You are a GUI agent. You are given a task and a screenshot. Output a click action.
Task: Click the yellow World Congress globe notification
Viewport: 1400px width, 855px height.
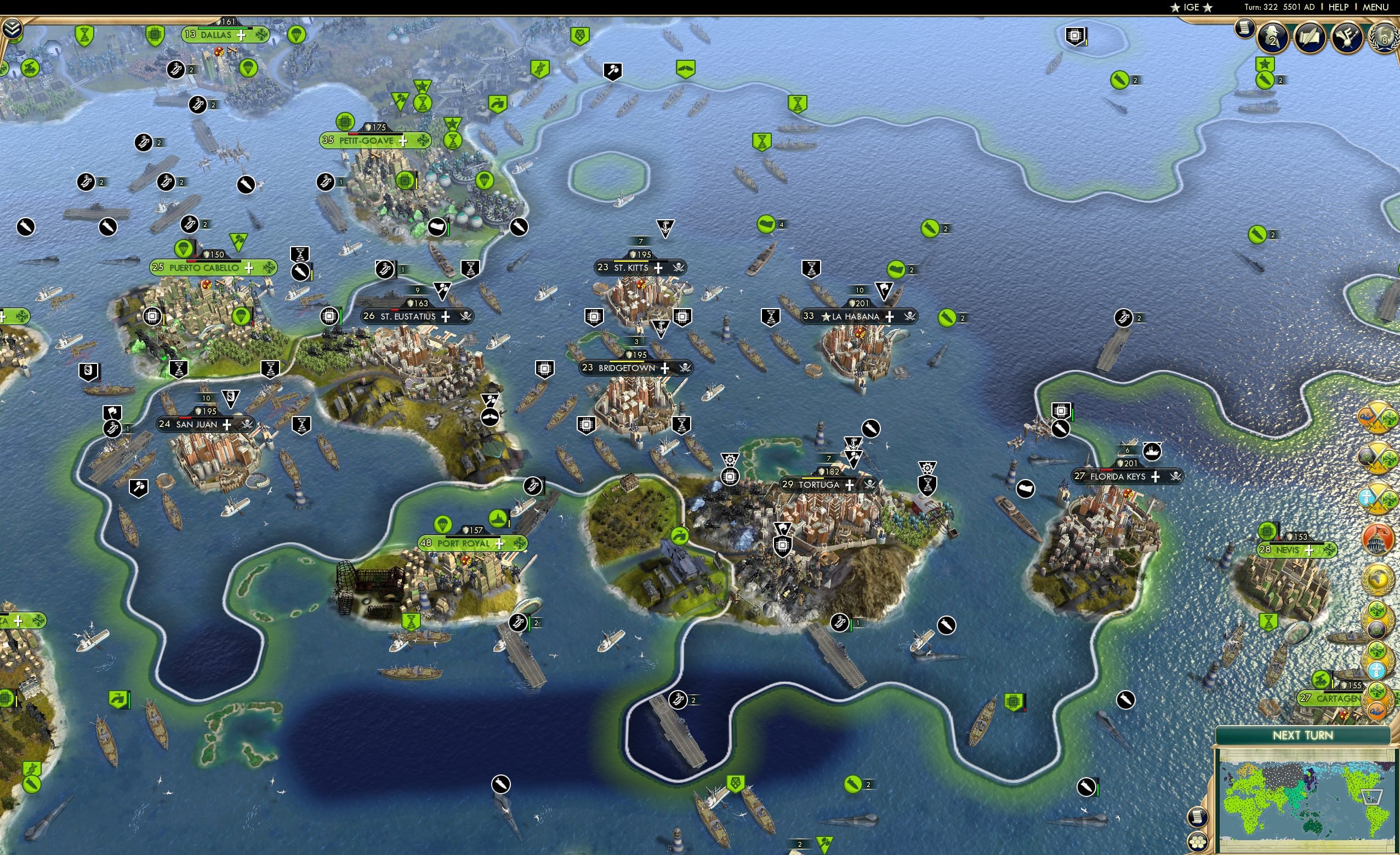(x=1379, y=578)
